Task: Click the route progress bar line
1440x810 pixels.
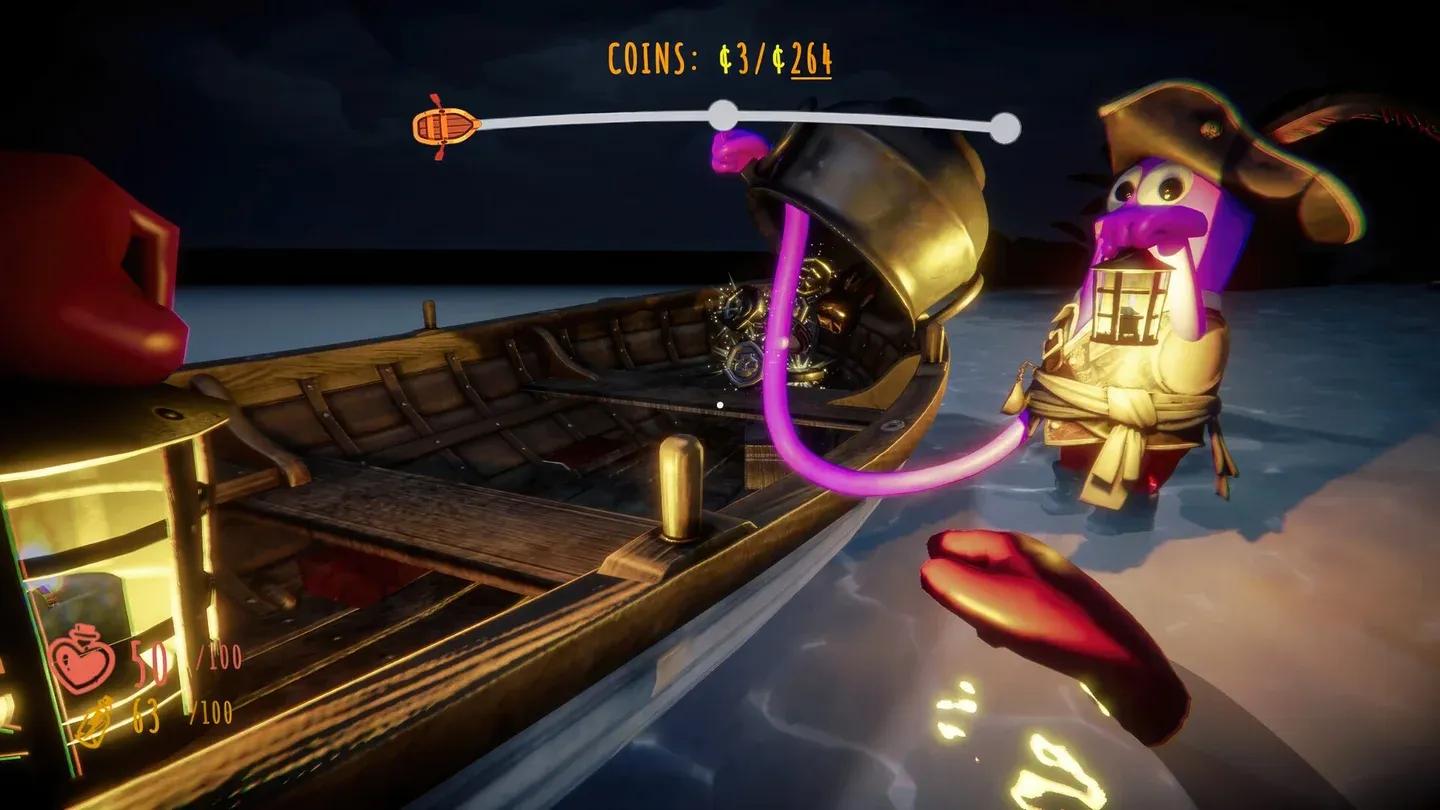Action: pos(600,117)
